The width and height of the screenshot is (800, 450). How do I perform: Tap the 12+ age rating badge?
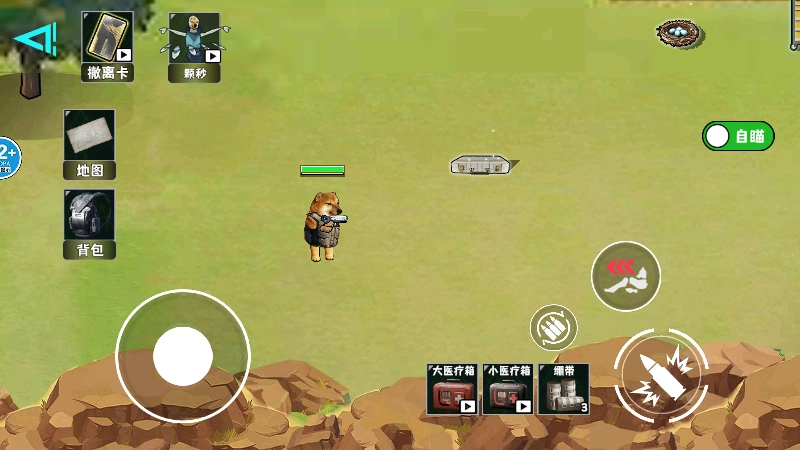tap(6, 157)
